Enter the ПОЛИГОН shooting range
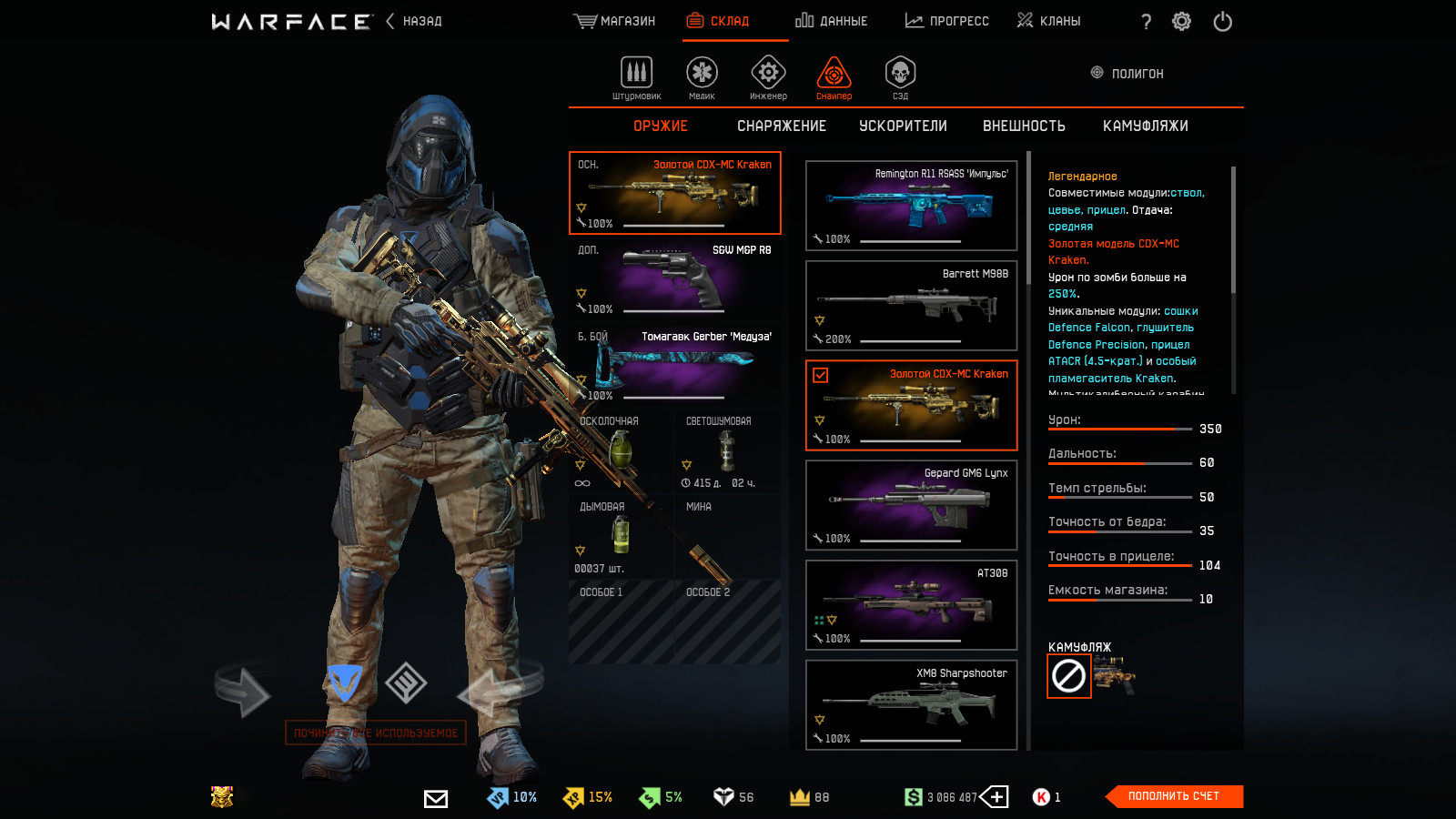 [1127, 74]
